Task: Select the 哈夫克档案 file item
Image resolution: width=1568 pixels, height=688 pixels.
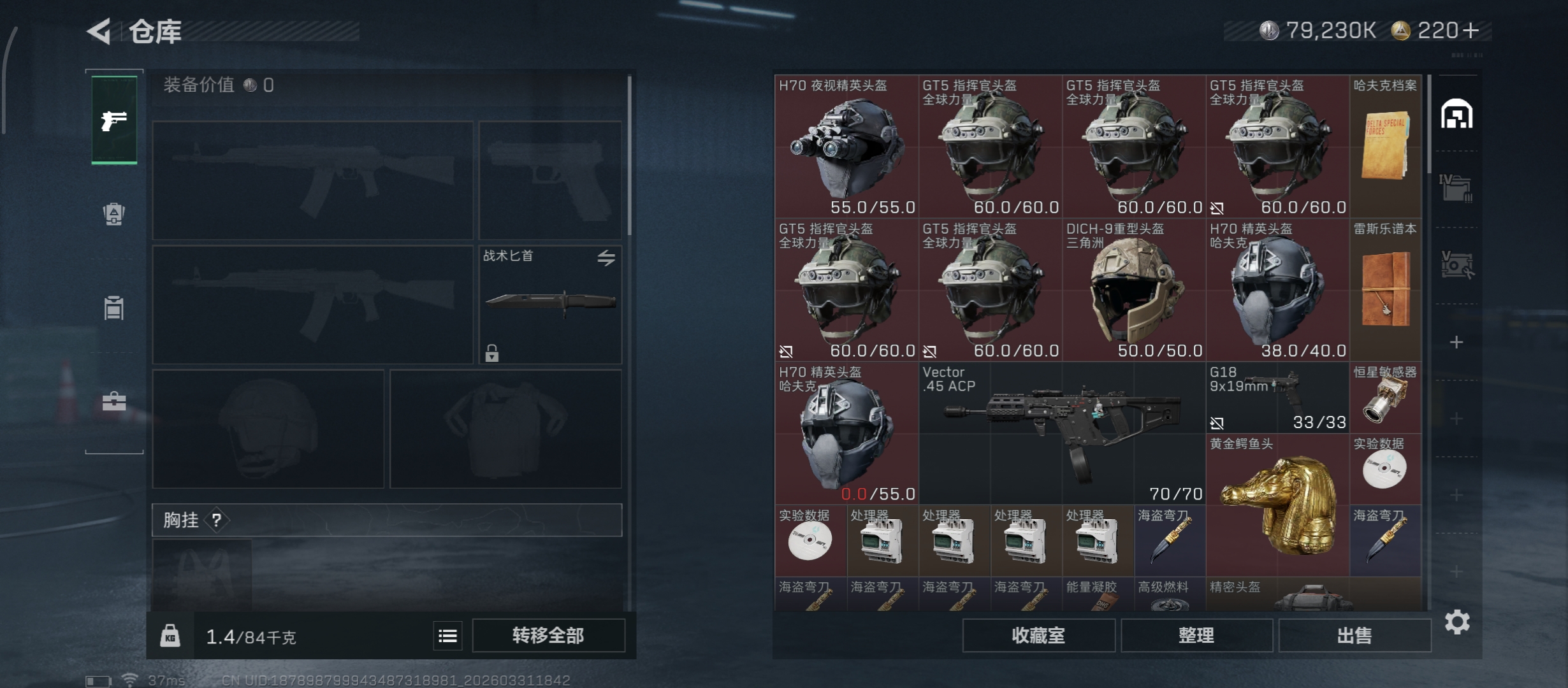Action: [1386, 147]
